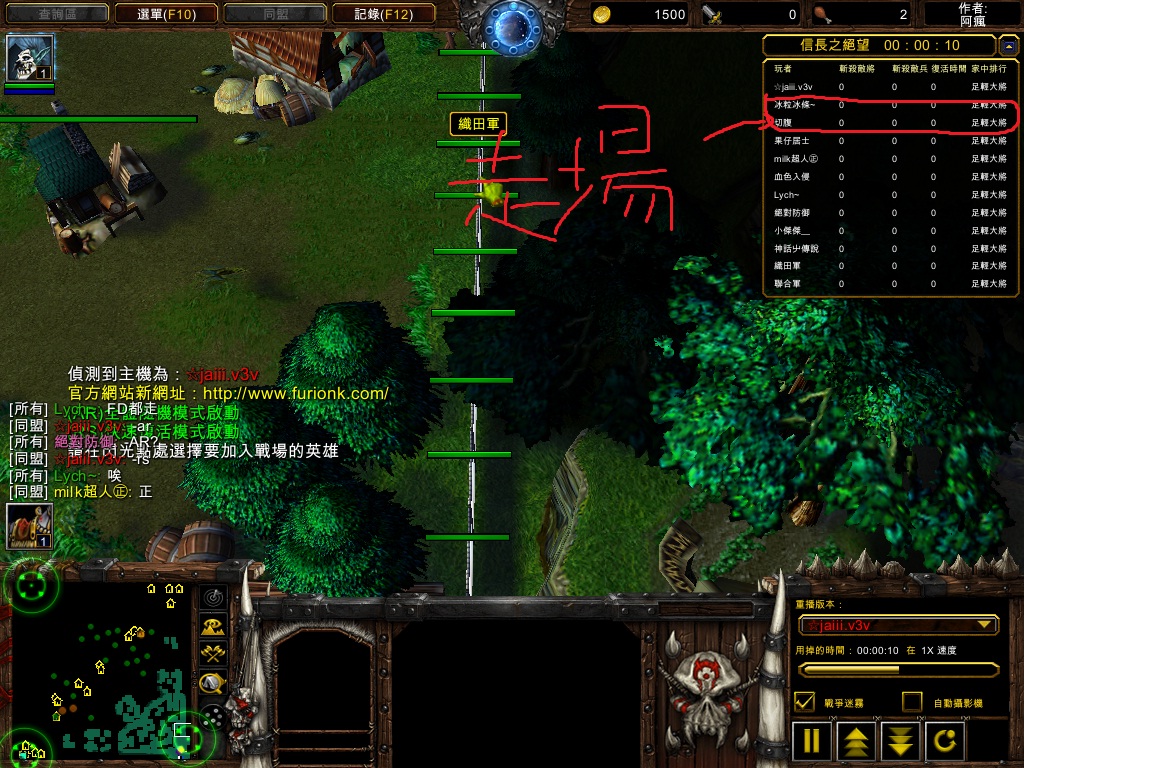The image size is (1152, 768).
Task: Activate the minimap signal ping button
Action: coord(213,598)
